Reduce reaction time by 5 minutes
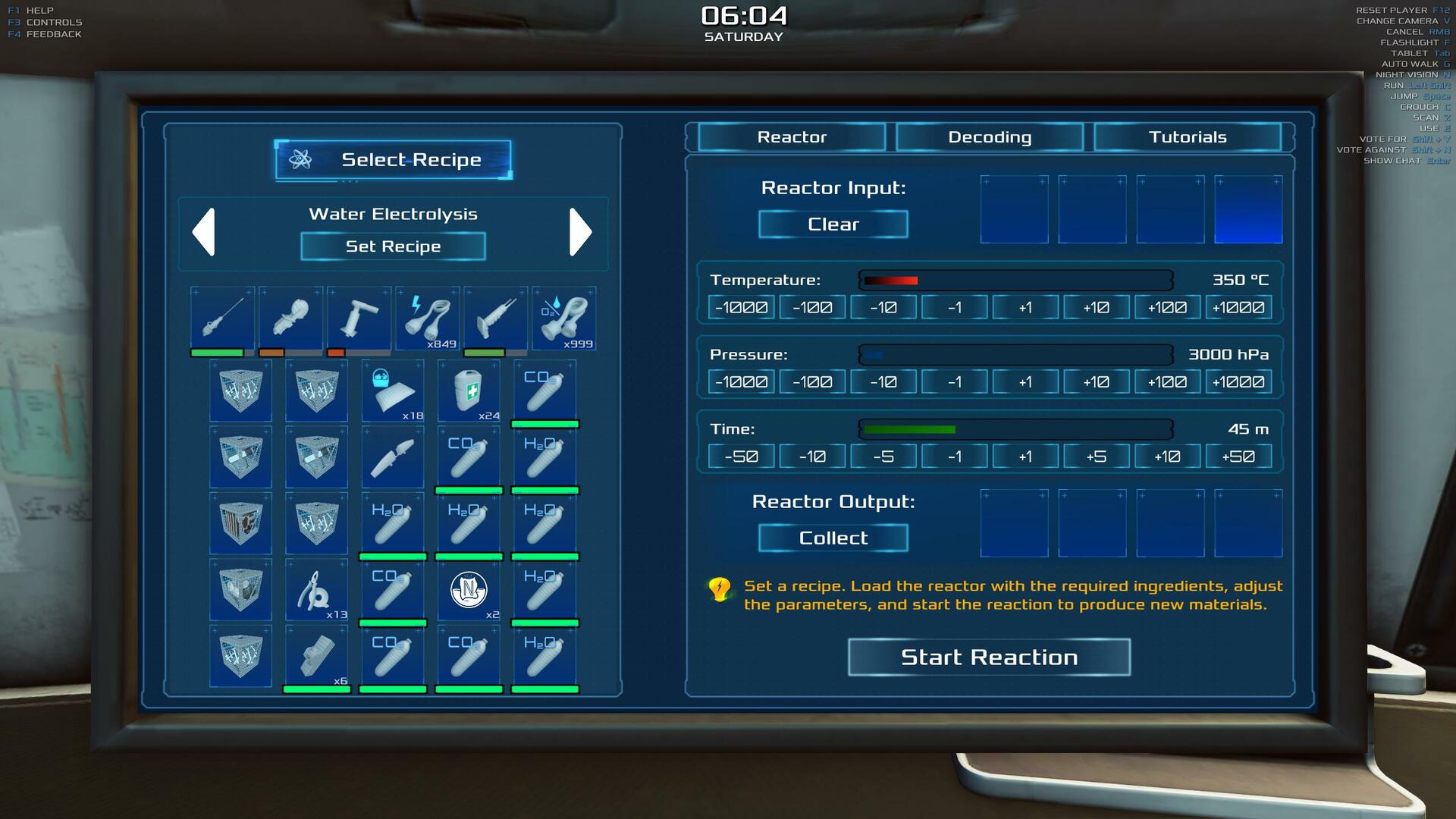The height and width of the screenshot is (819, 1456). pyautogui.click(x=883, y=457)
